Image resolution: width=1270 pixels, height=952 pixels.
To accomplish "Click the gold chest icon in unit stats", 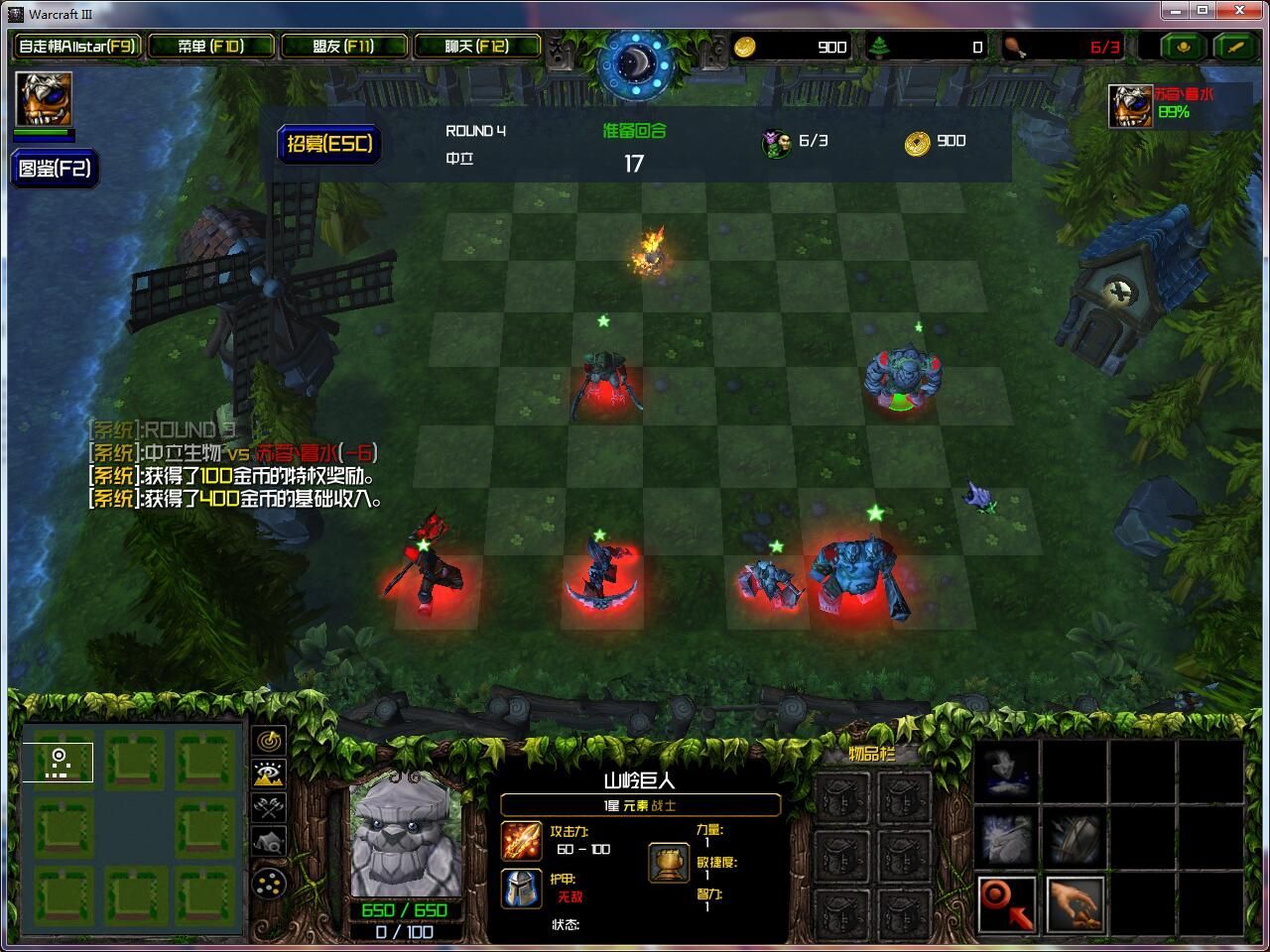I will [x=668, y=862].
